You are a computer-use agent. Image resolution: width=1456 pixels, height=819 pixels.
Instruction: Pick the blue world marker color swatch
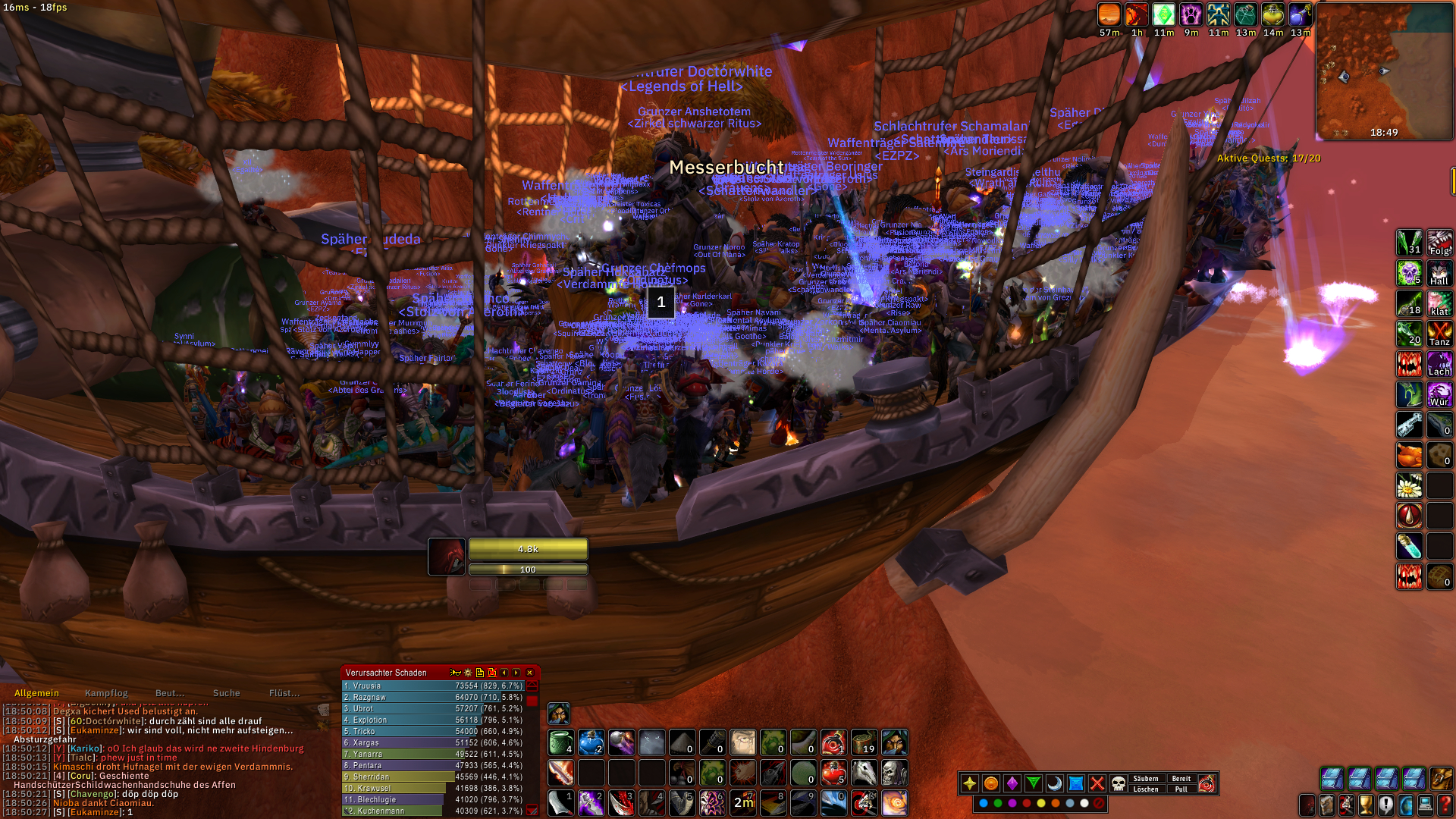[x=984, y=803]
